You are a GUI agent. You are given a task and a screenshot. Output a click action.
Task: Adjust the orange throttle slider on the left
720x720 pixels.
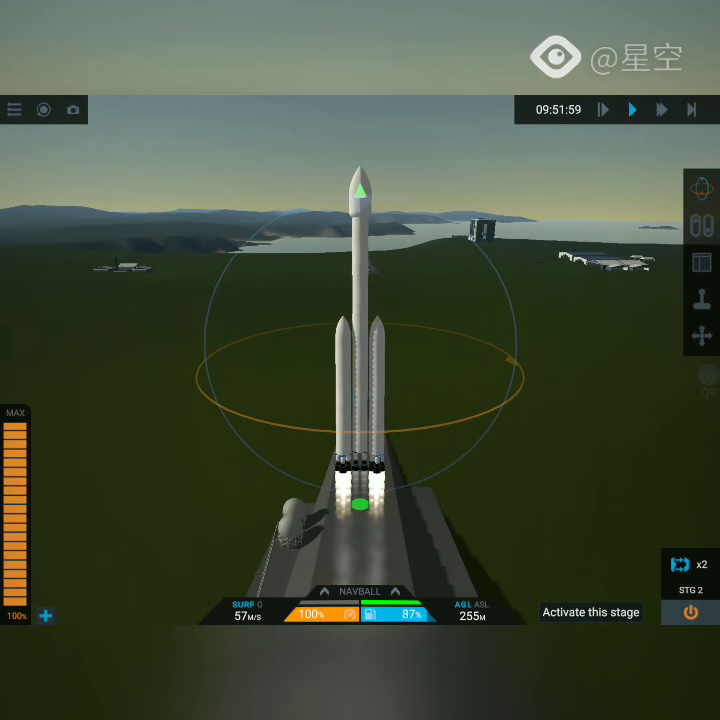[16, 512]
